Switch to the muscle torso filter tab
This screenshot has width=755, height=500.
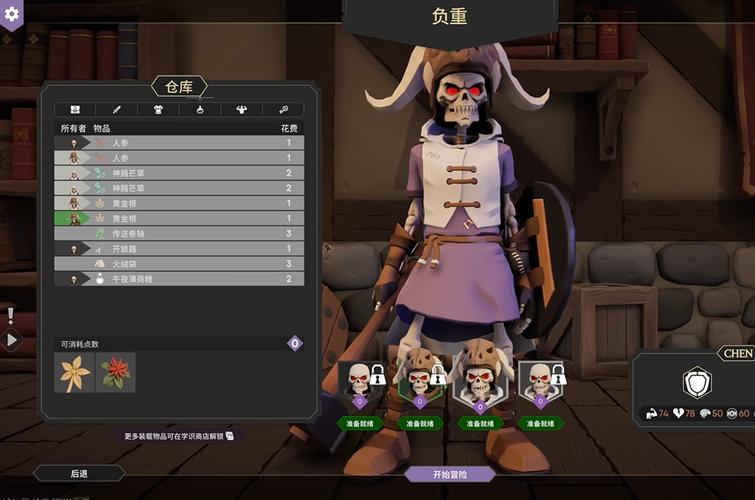coord(241,109)
